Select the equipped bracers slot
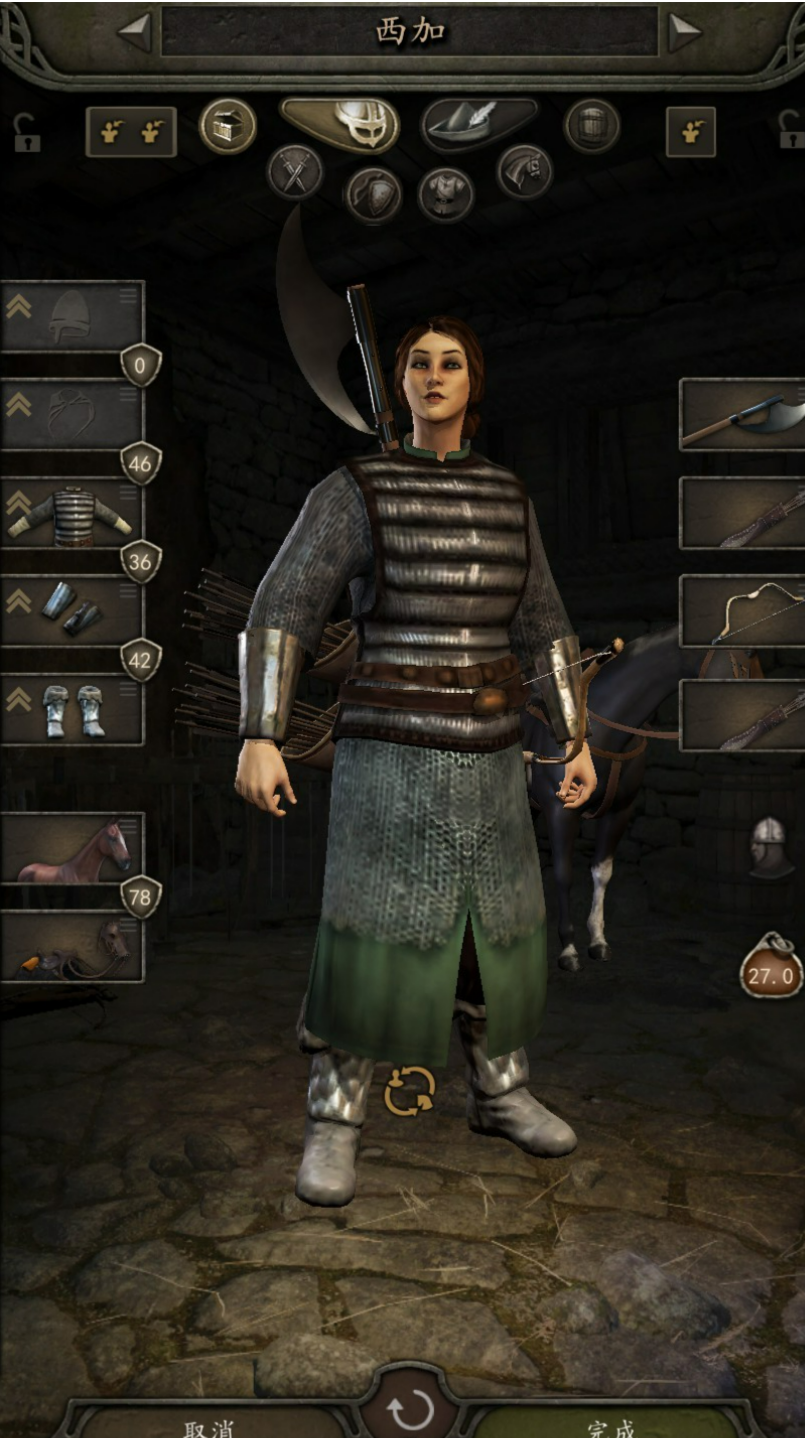This screenshot has height=1438, width=805. [x=72, y=610]
